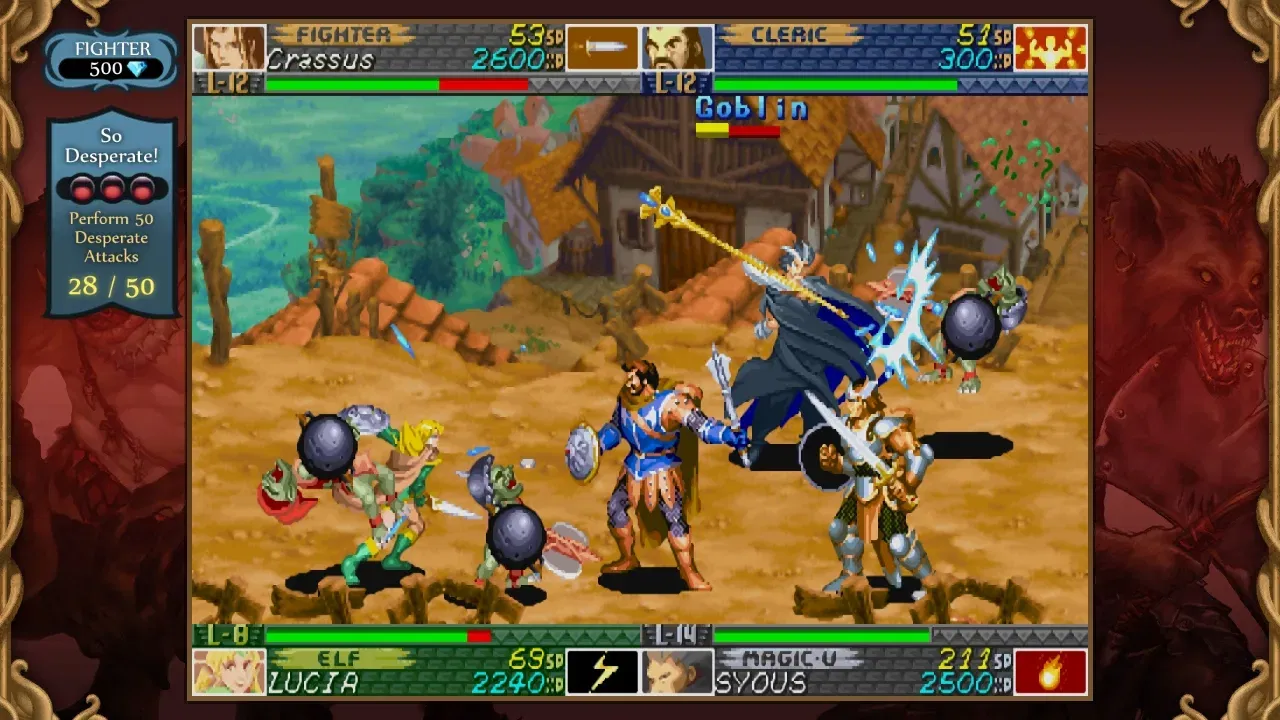Click the FIGHTER gem counter emblem
Screen dimensions: 1280x720
click(111, 57)
